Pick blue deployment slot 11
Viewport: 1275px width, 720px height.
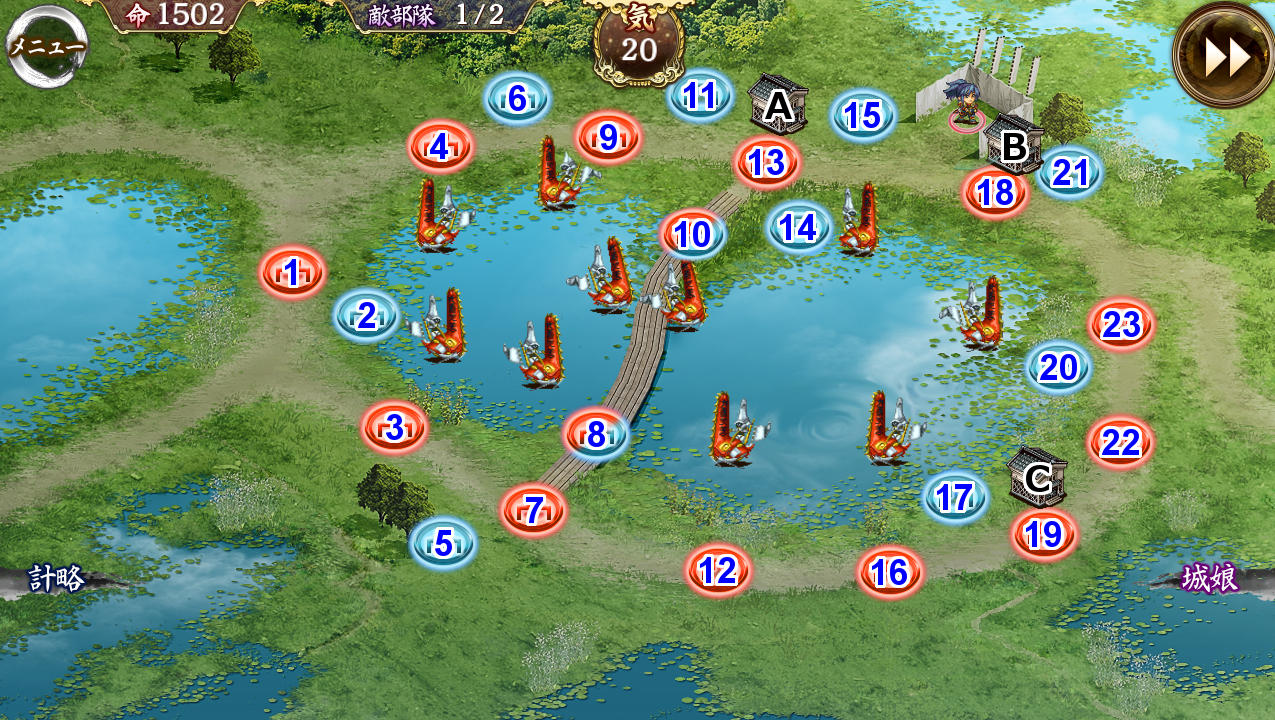(x=700, y=96)
